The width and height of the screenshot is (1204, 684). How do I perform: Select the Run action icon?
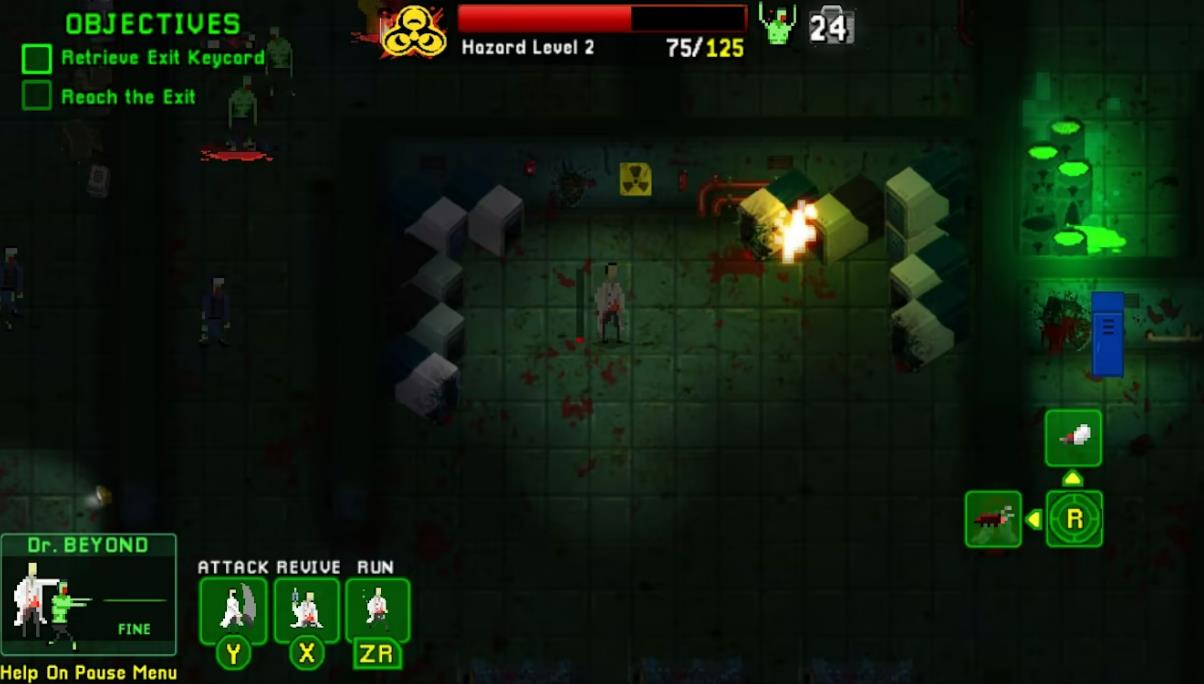pyautogui.click(x=377, y=609)
